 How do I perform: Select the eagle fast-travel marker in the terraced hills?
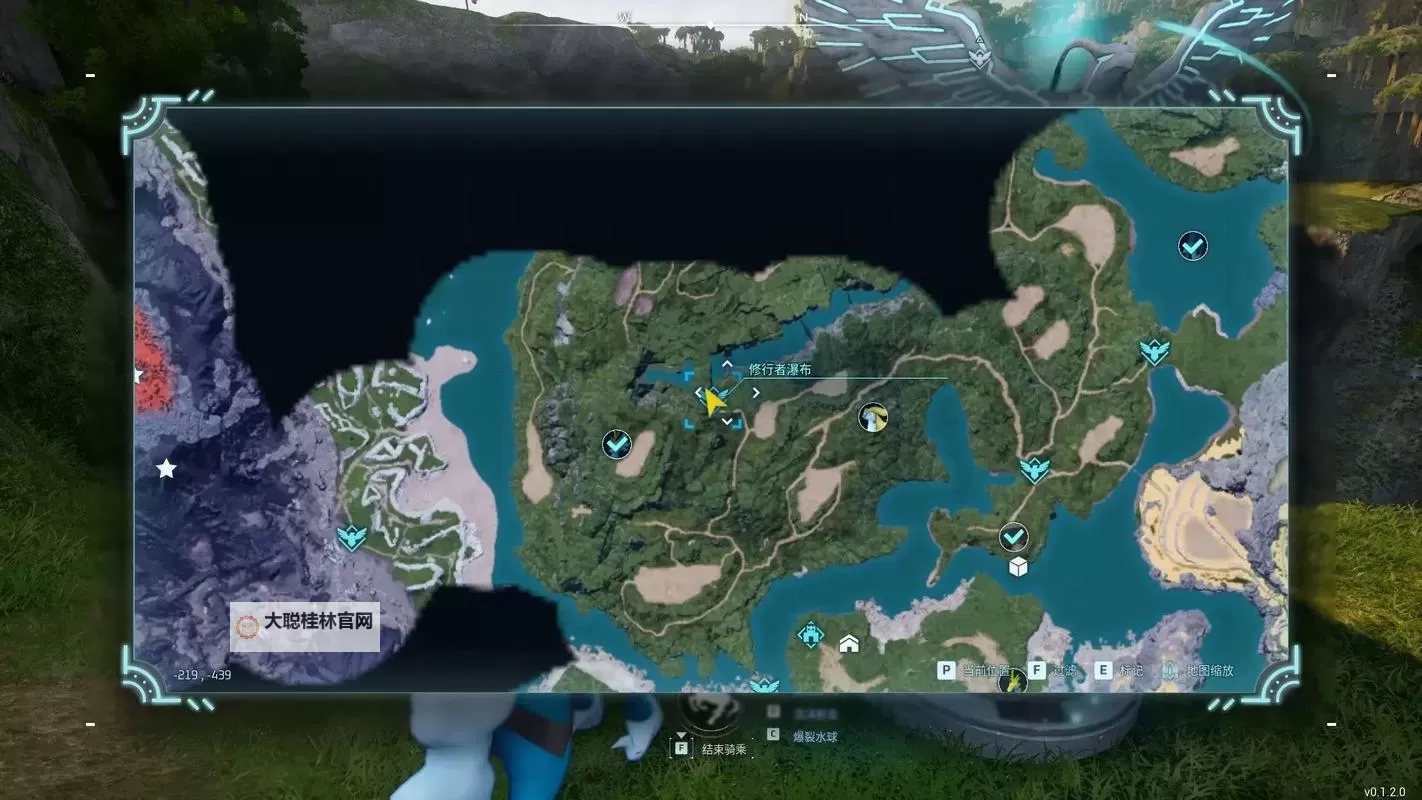[x=352, y=538]
